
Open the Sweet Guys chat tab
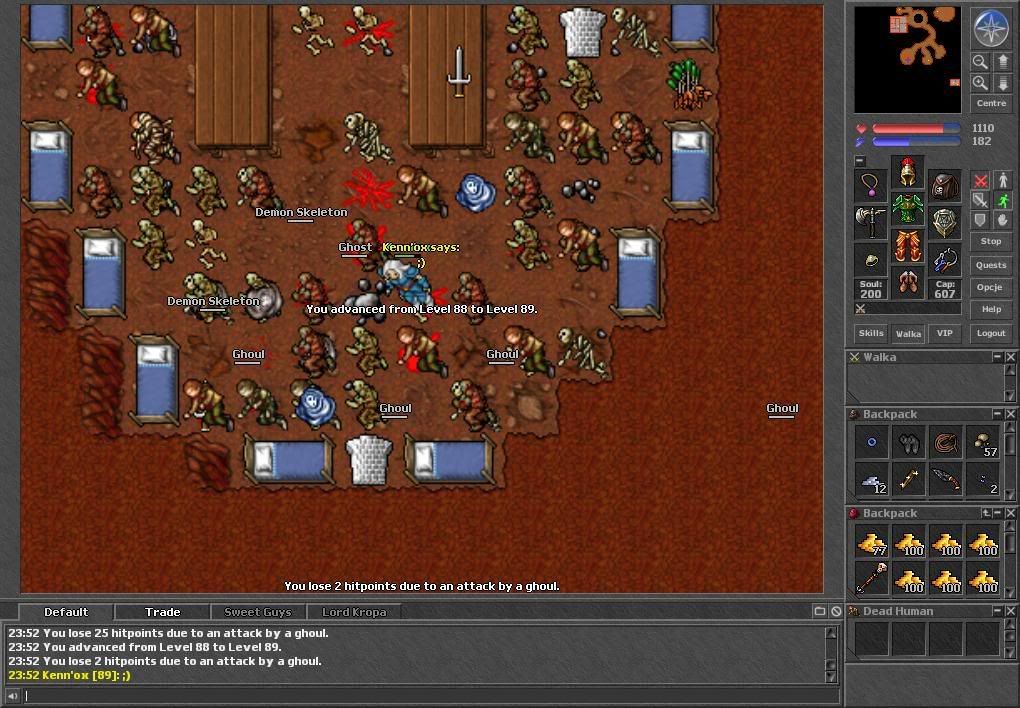point(257,612)
